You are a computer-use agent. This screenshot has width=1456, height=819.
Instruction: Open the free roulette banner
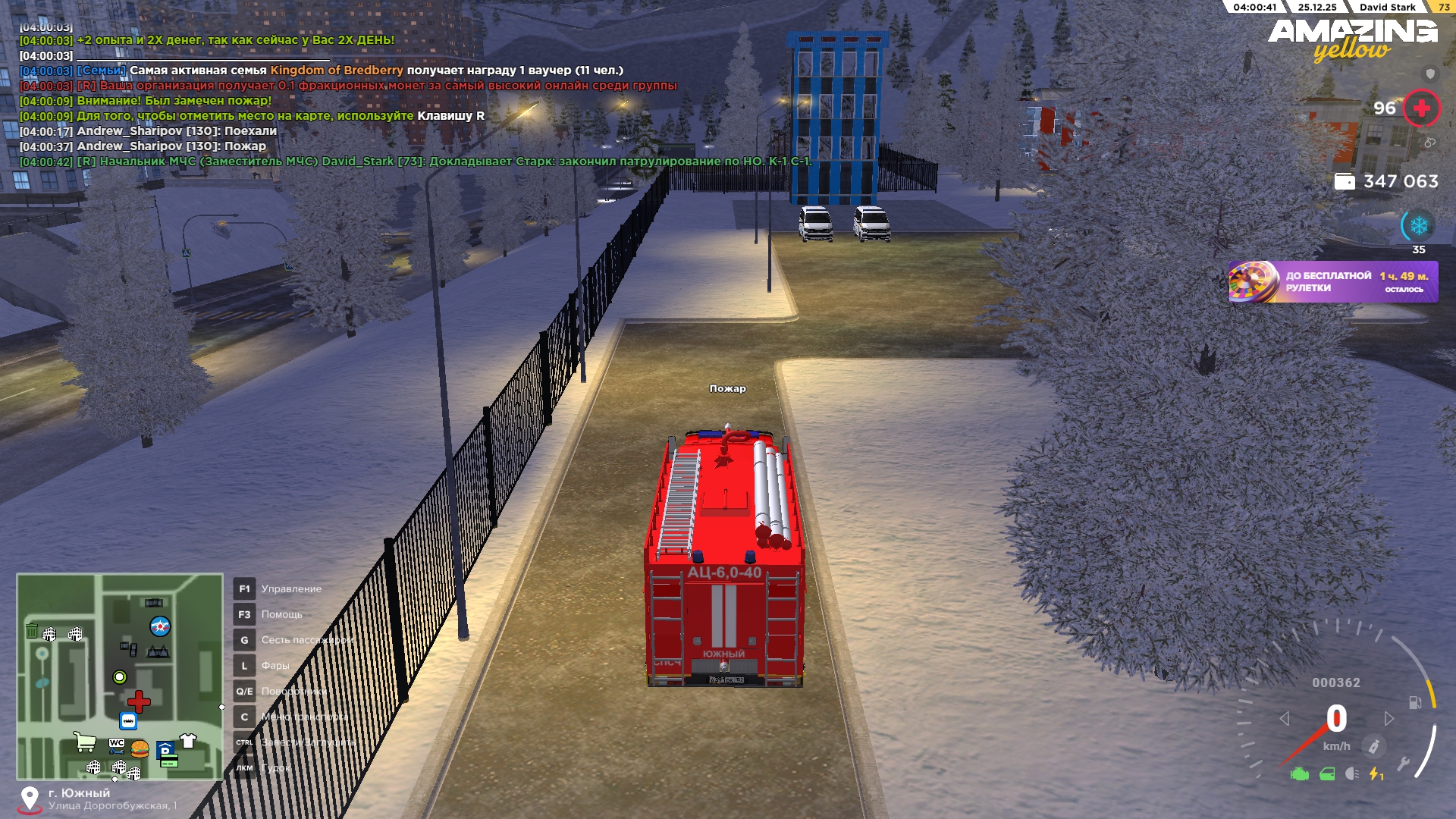1332,281
